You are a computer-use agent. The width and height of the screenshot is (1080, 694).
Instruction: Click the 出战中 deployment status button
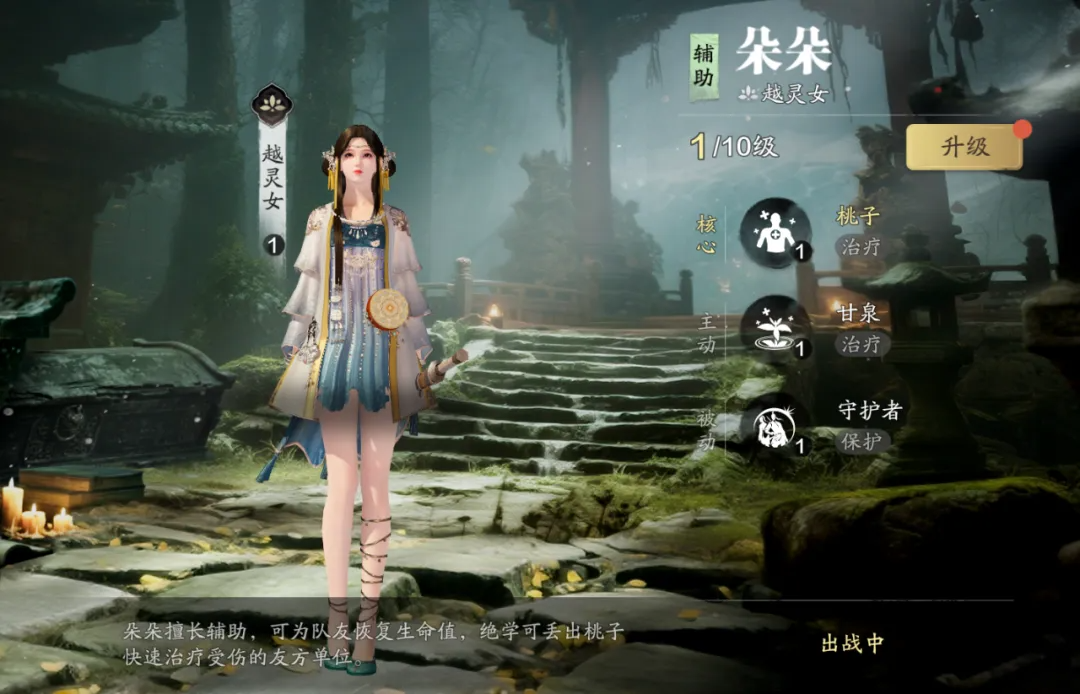(852, 643)
